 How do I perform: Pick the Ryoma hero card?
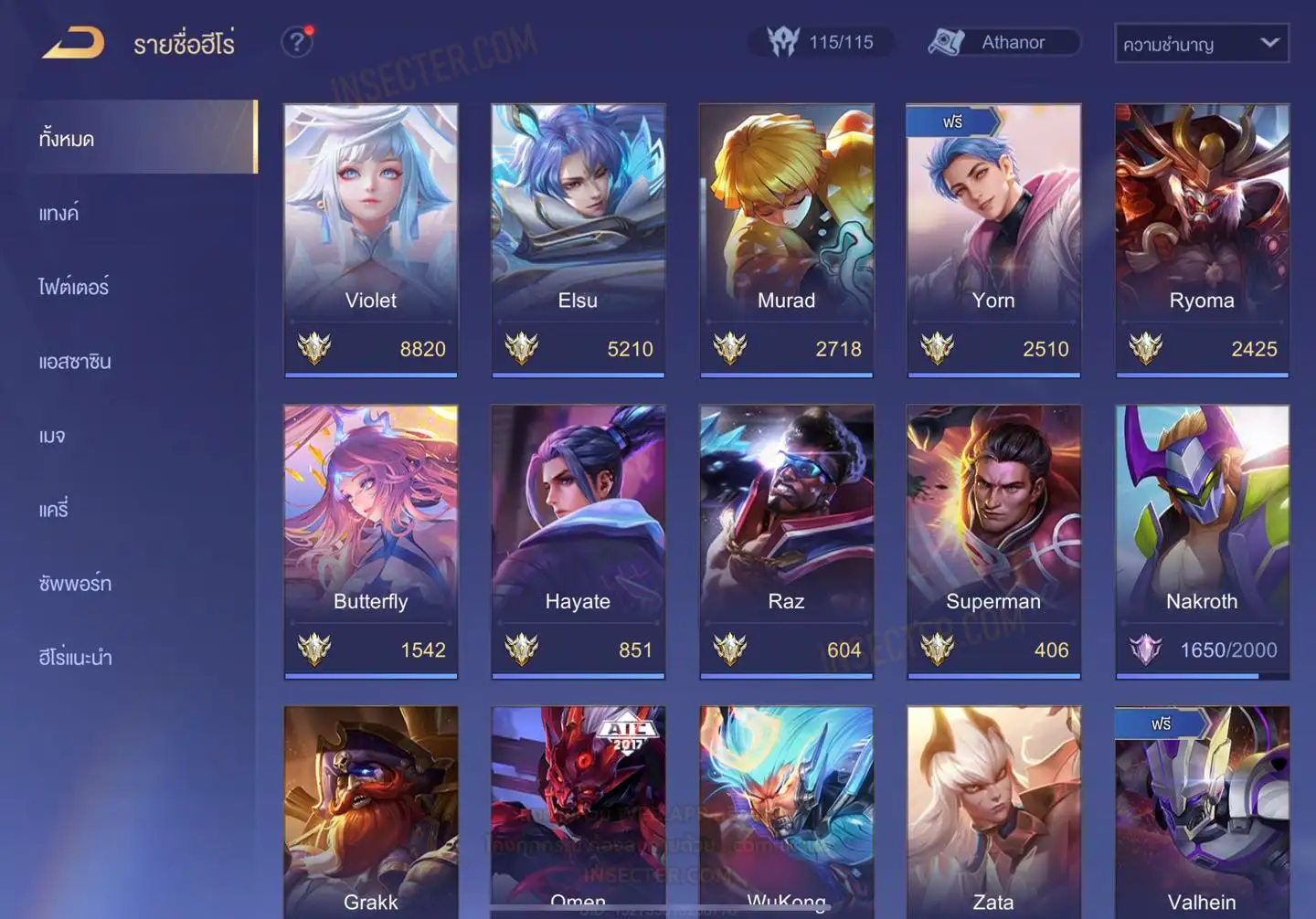pyautogui.click(x=1202, y=239)
